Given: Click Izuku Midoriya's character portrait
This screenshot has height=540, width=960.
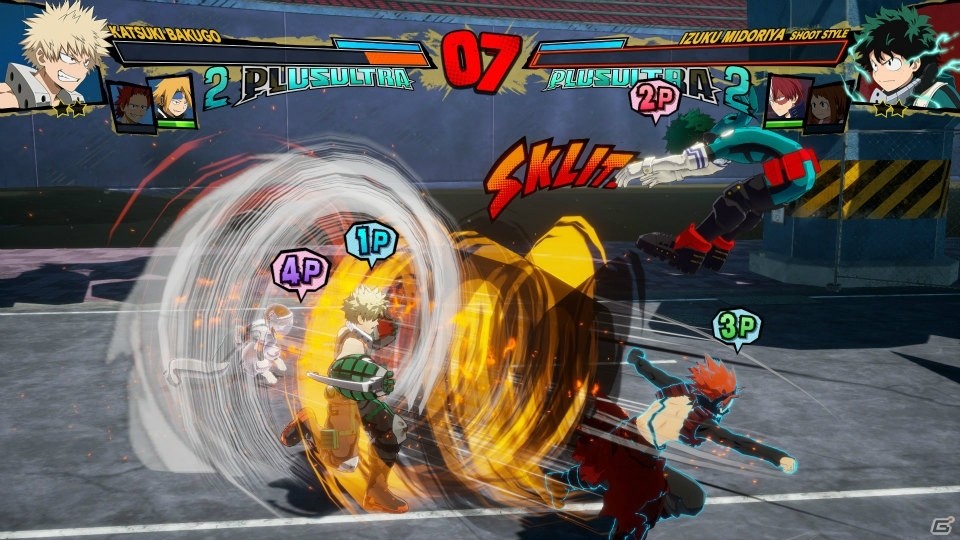Looking at the screenshot, I should (x=905, y=58).
